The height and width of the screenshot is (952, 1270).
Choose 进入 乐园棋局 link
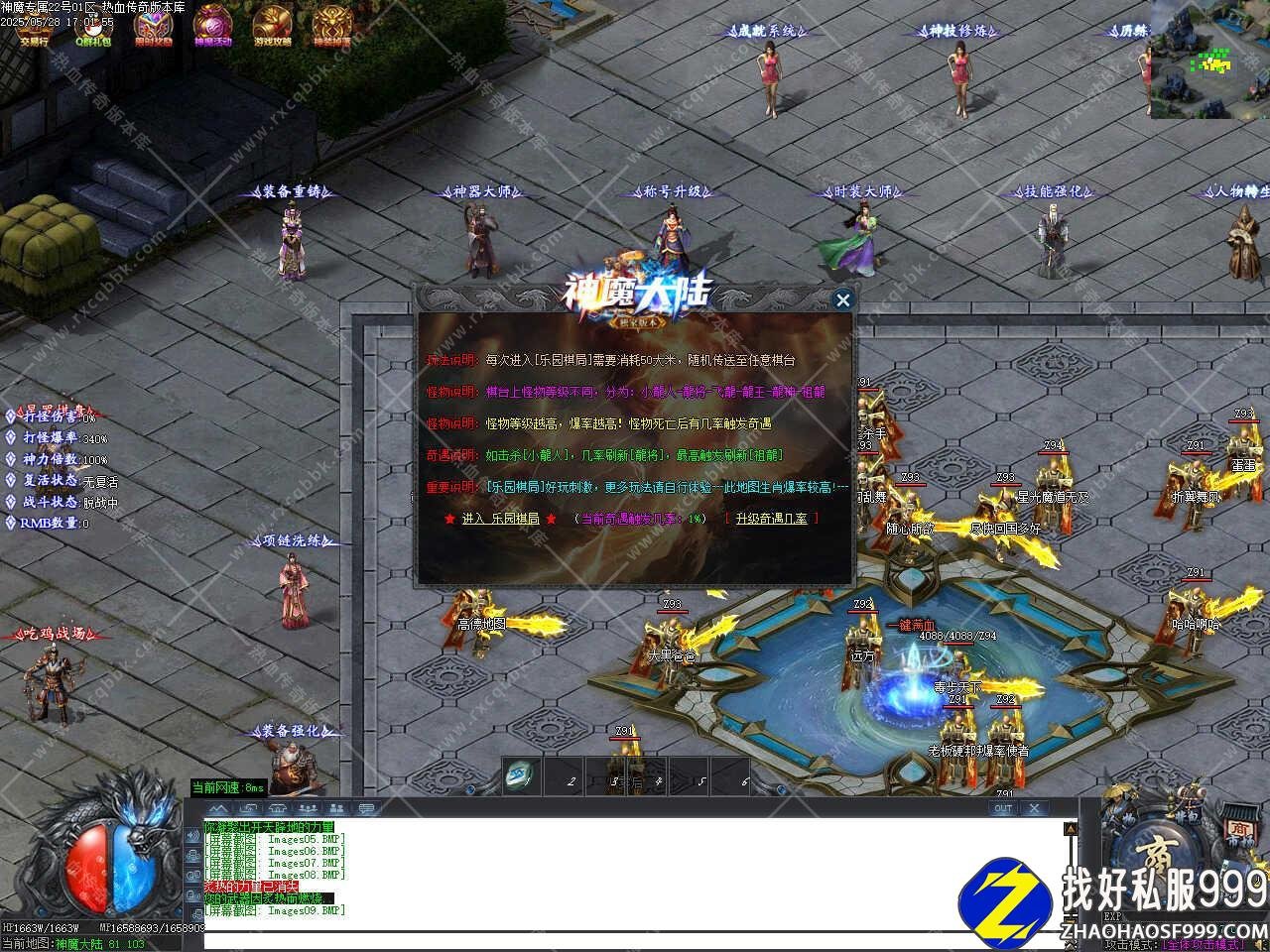tap(500, 519)
